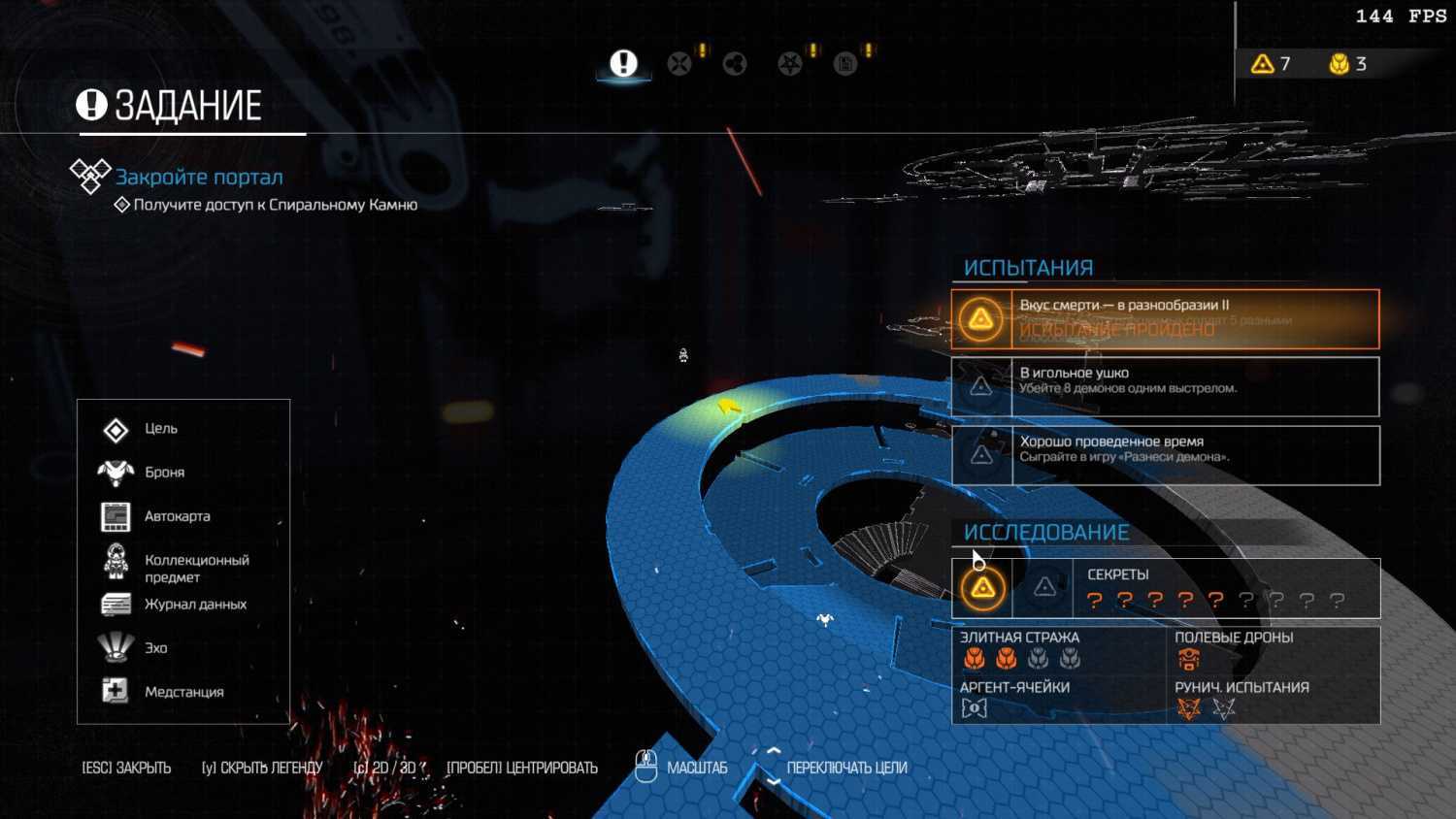The image size is (1456, 819).
Task: Select the 'Журнал данных' legend entry
Action: click(x=195, y=605)
